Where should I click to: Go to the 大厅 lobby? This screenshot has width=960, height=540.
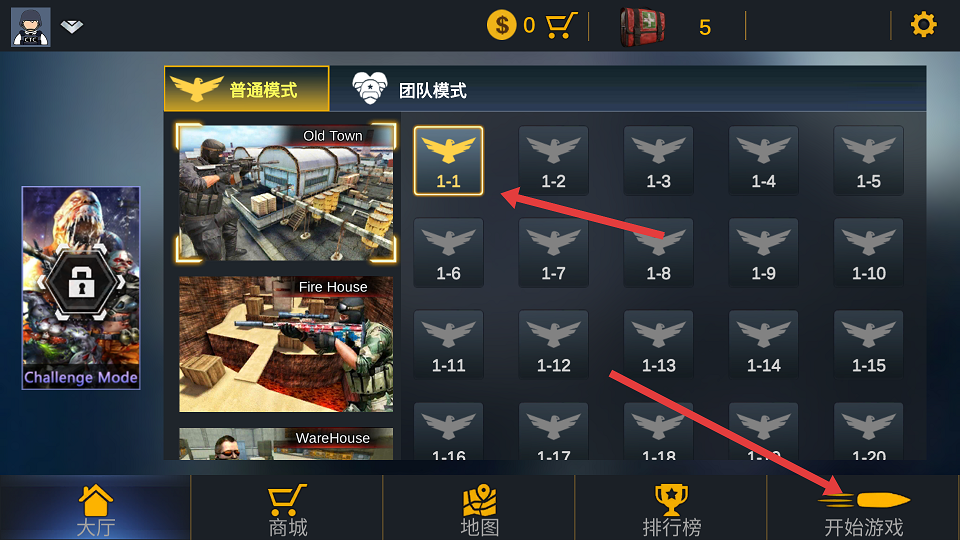(x=95, y=510)
